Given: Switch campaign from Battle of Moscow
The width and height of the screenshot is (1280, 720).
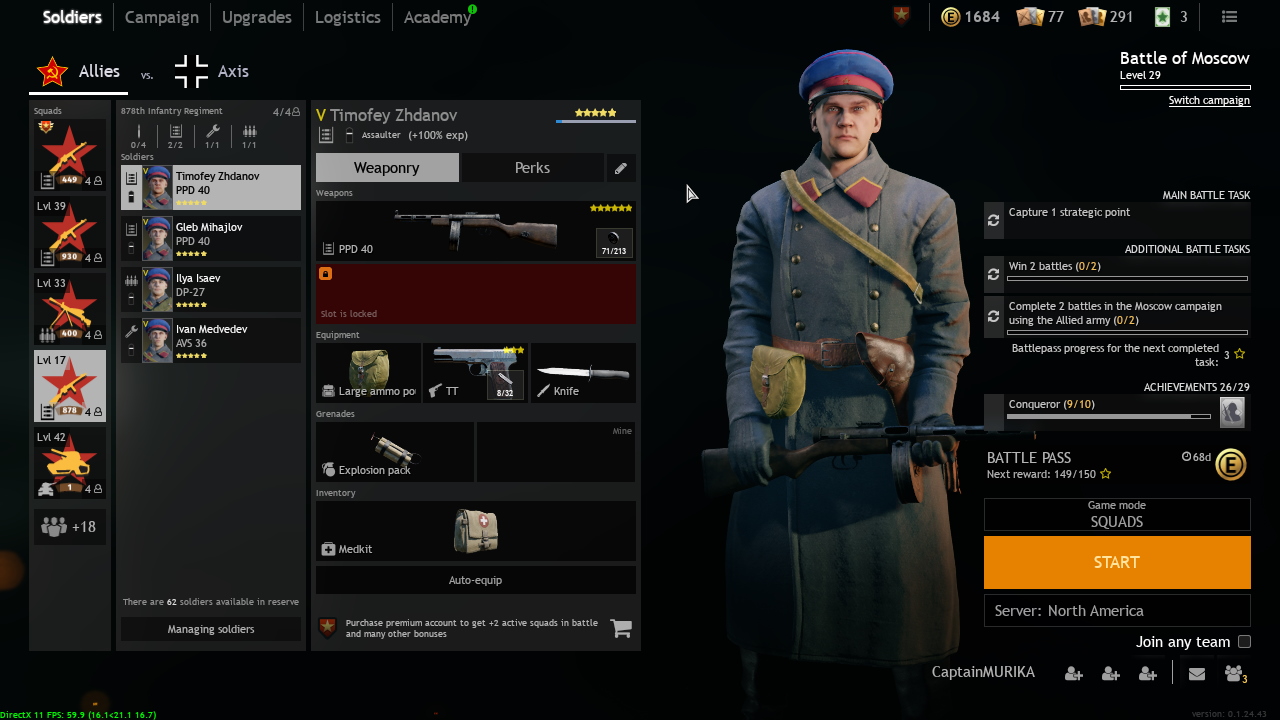Looking at the screenshot, I should [1209, 101].
